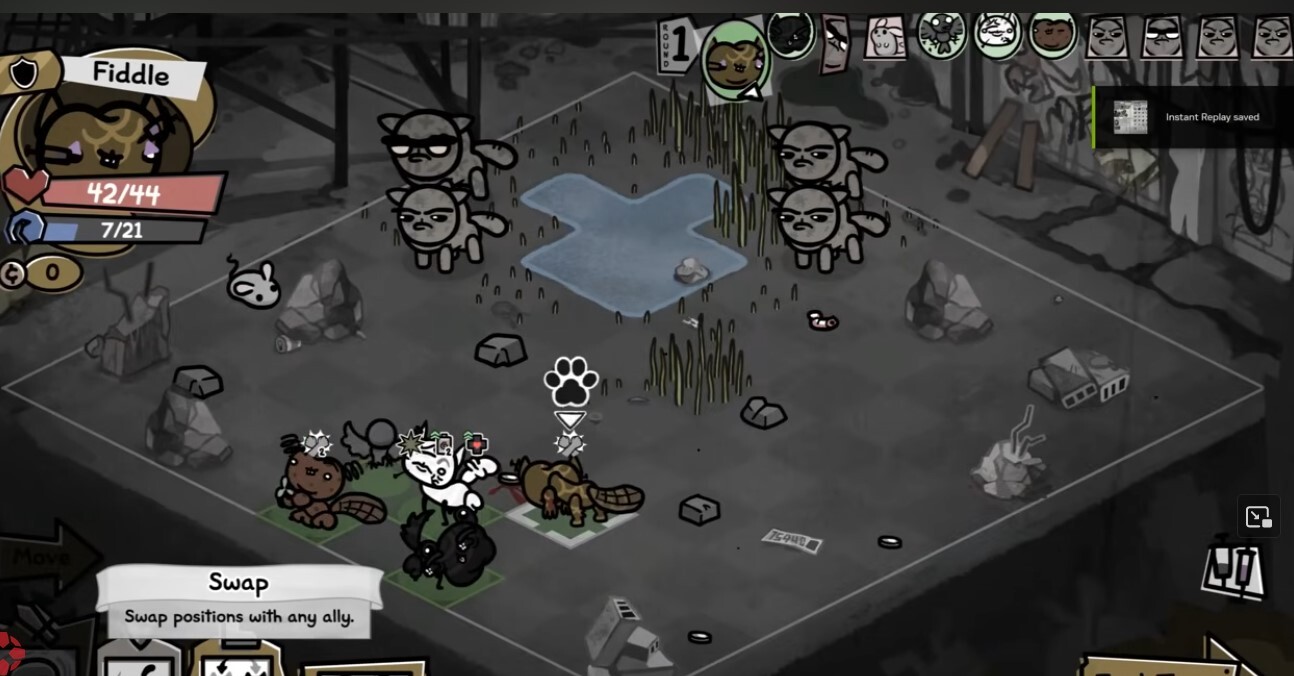Select the white cat turn-order portrait
The image size is (1294, 676).
pos(996,37)
